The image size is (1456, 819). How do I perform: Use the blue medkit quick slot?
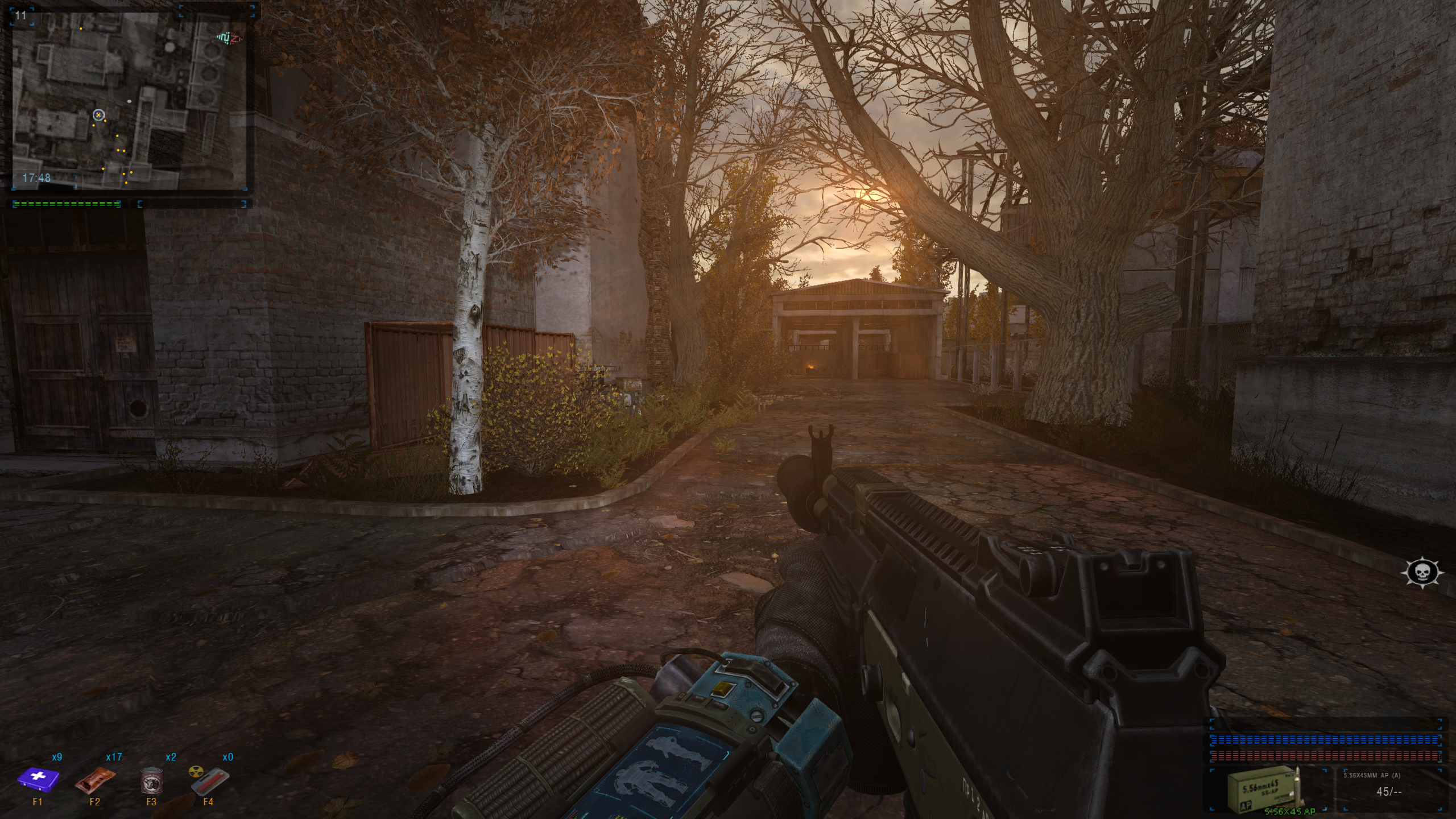point(38,778)
